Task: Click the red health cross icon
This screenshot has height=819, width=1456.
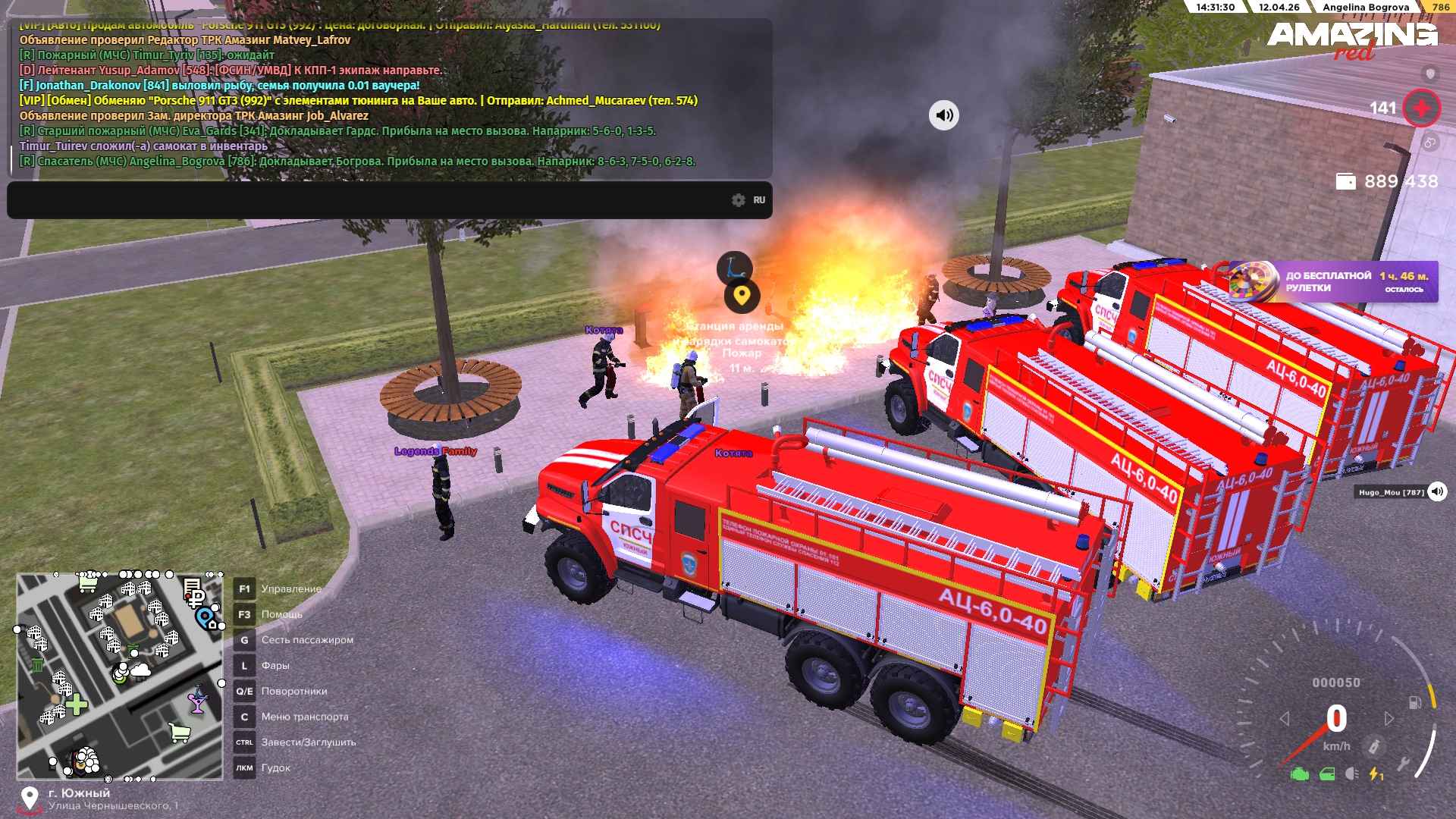Action: [x=1421, y=108]
